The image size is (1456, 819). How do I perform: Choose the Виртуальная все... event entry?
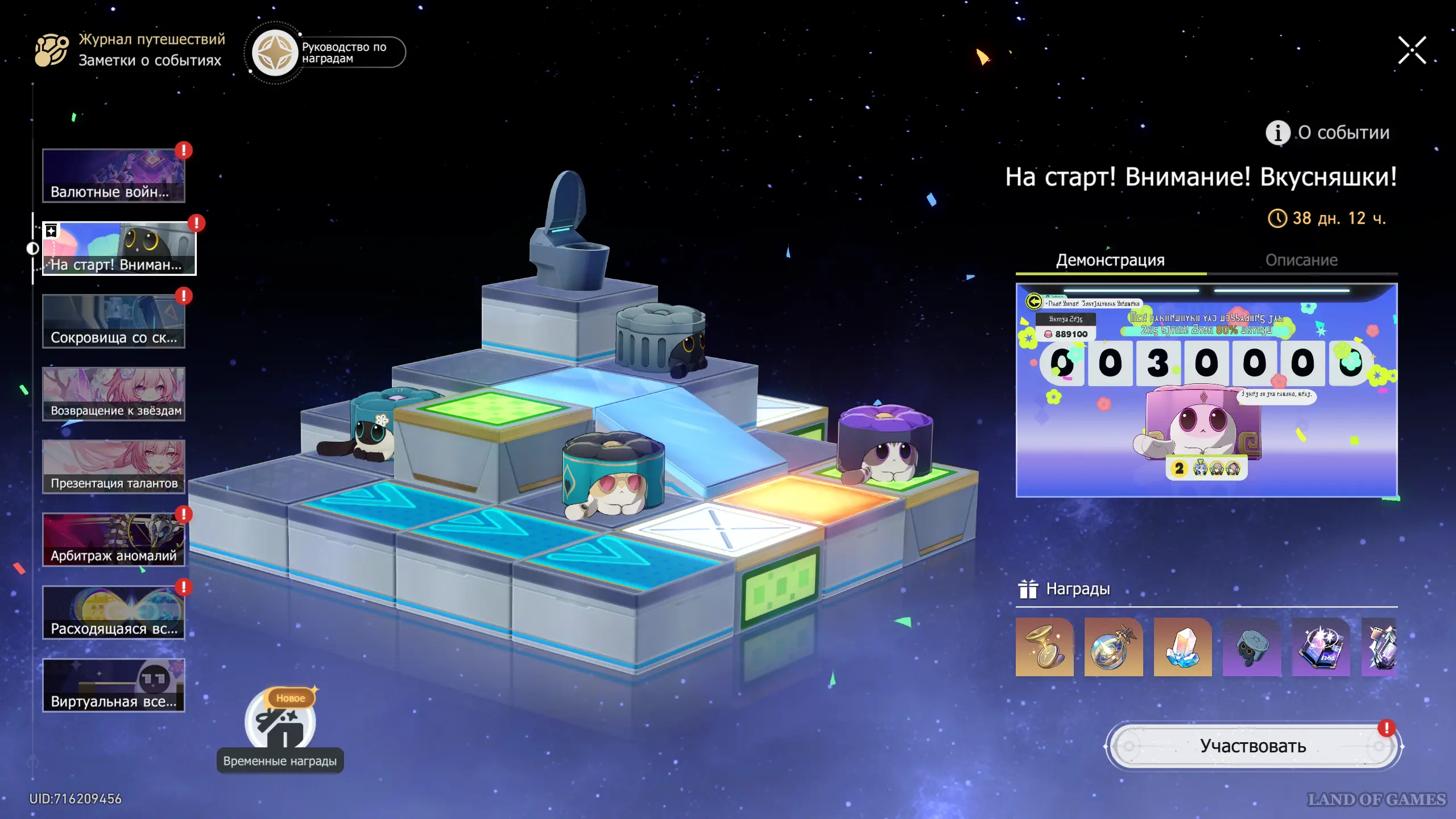pos(114,685)
